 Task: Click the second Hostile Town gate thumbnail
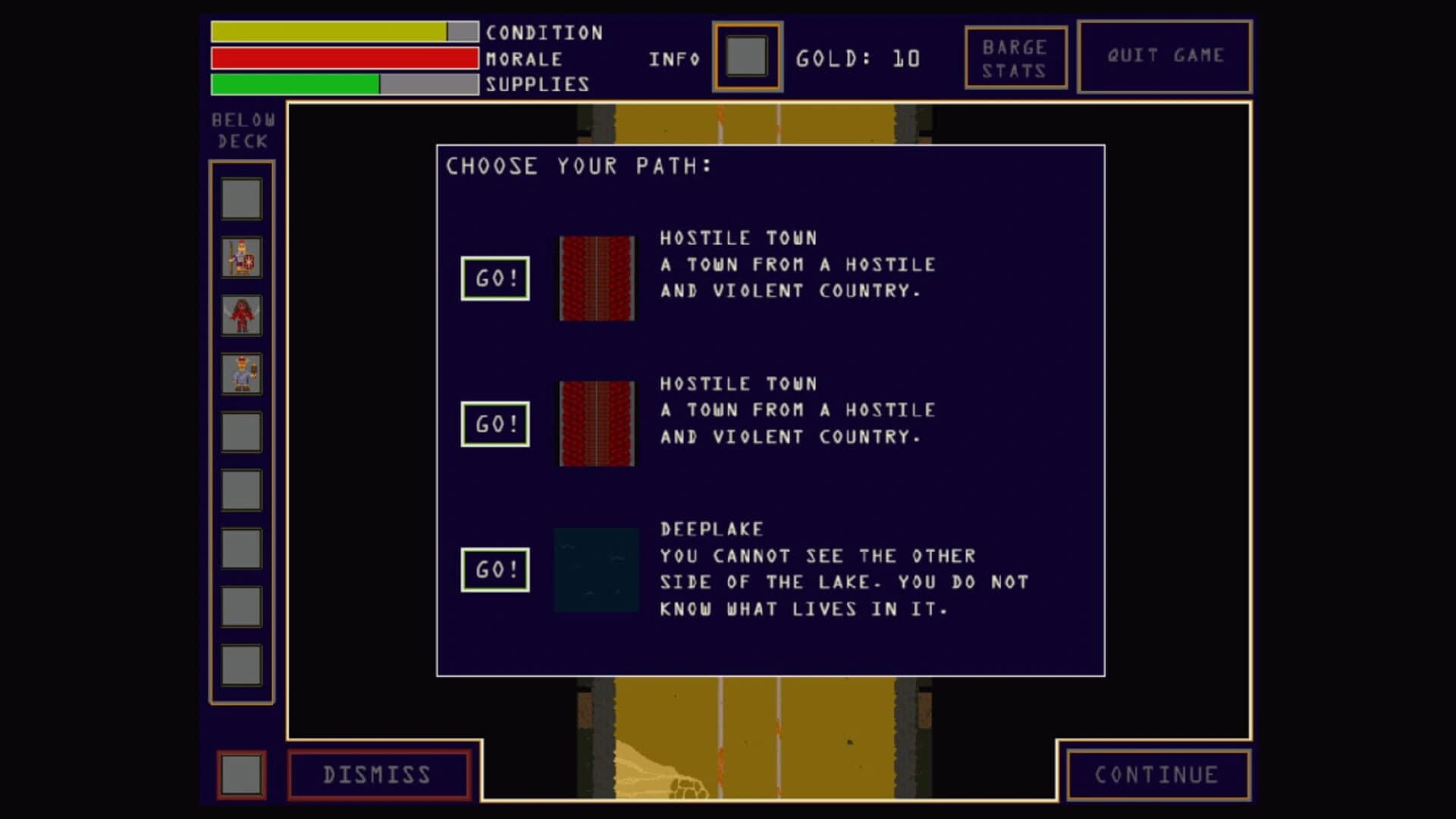coord(596,423)
